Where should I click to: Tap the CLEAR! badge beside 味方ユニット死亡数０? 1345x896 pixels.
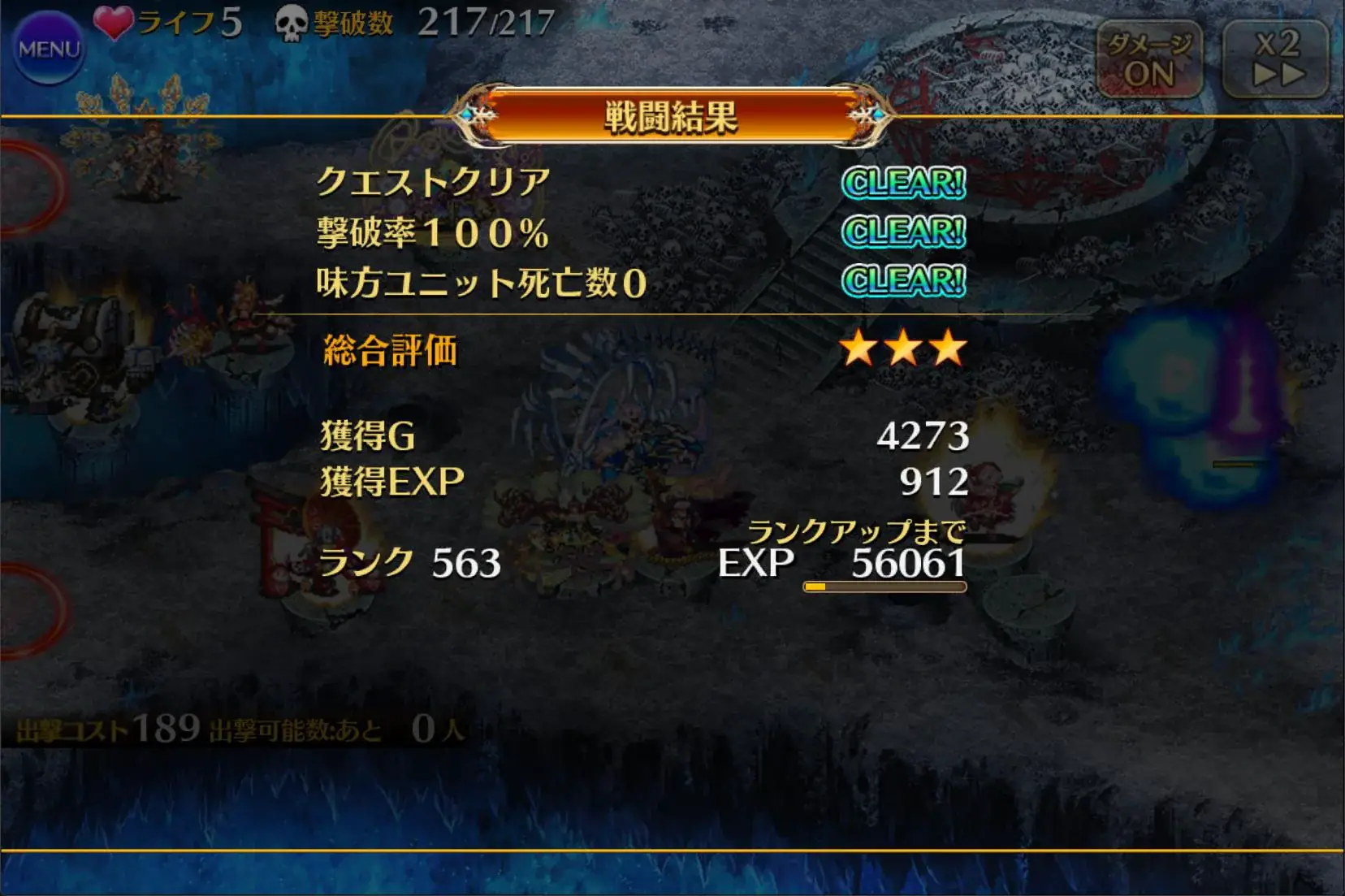click(x=904, y=281)
